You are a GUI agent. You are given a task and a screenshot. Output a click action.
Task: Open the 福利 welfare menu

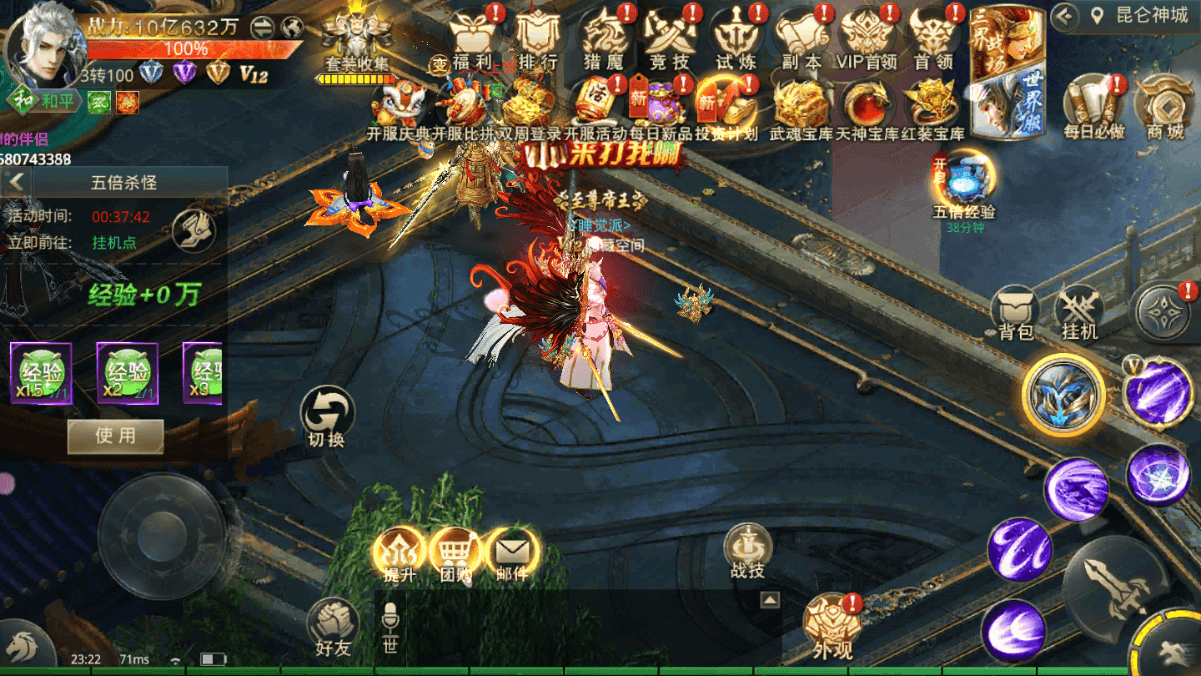471,40
